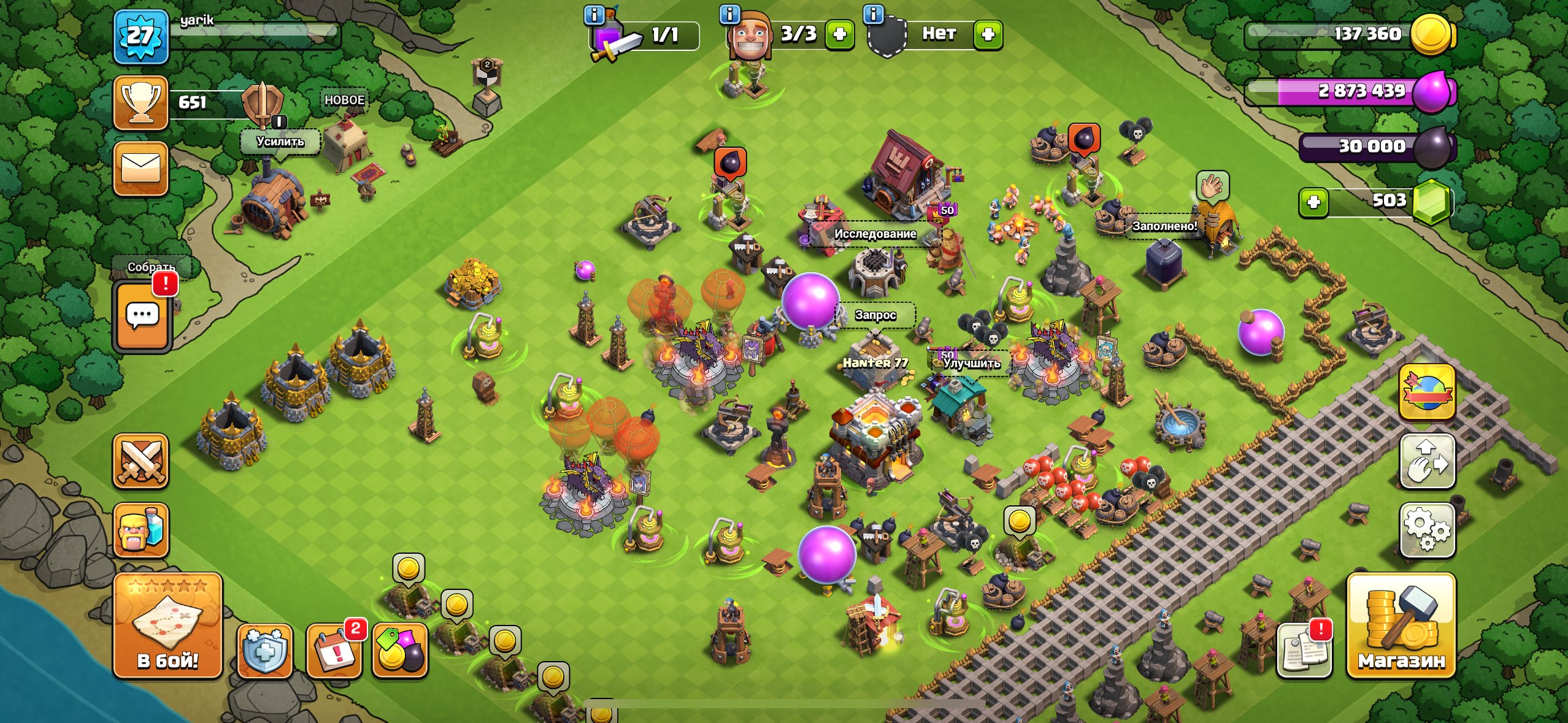The image size is (1568, 723).
Task: Add a builder with the plus button
Action: [x=839, y=34]
